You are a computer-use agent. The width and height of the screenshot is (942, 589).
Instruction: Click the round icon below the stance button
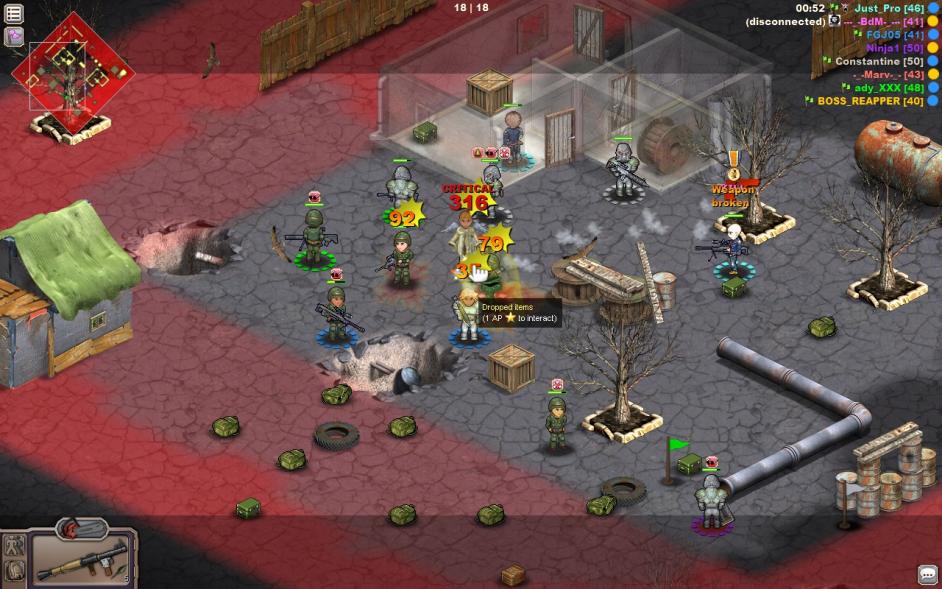pyautogui.click(x=15, y=571)
